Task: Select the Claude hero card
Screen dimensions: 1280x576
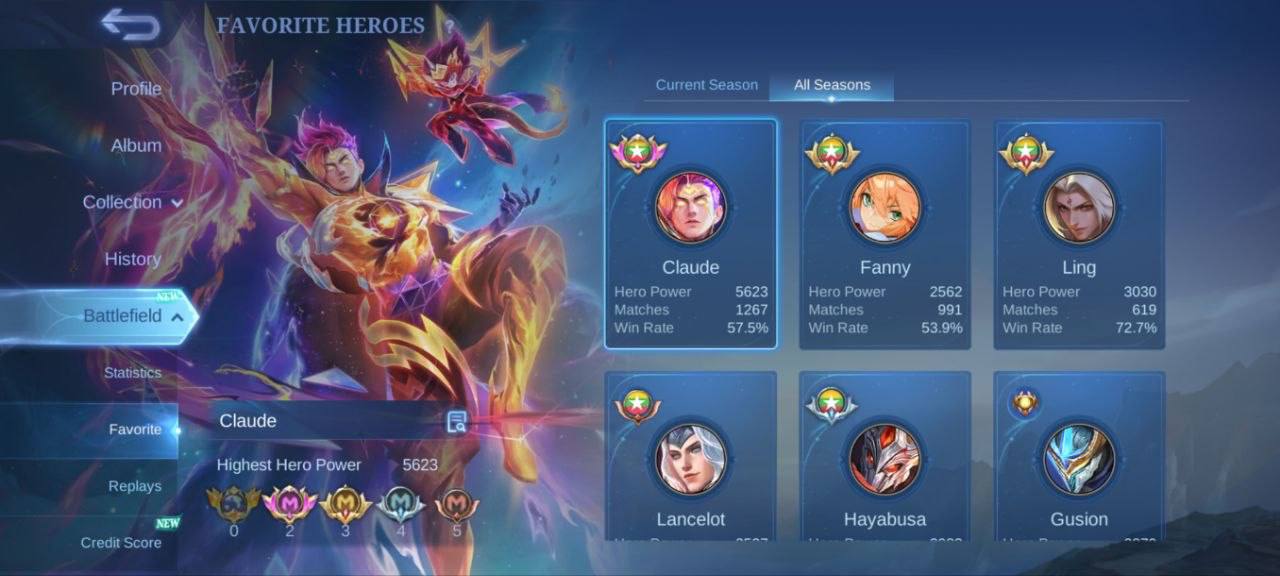Action: [x=691, y=234]
